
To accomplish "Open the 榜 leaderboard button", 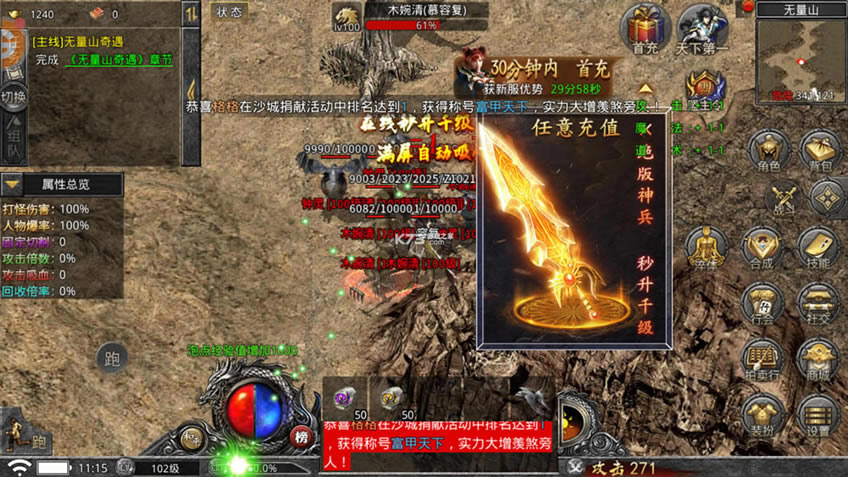I will point(301,436).
